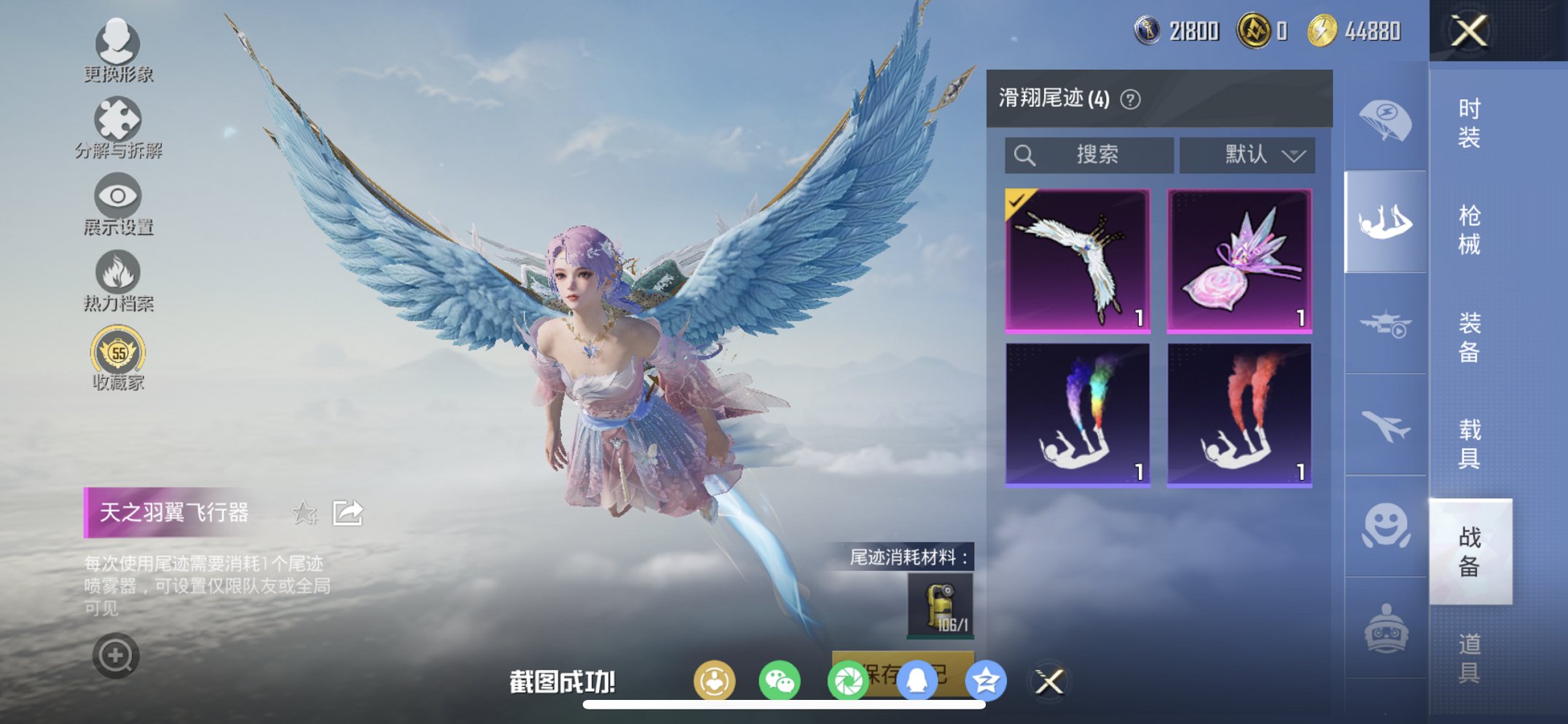
Task: Switch to the 时装 fashion tab
Action: click(1471, 124)
